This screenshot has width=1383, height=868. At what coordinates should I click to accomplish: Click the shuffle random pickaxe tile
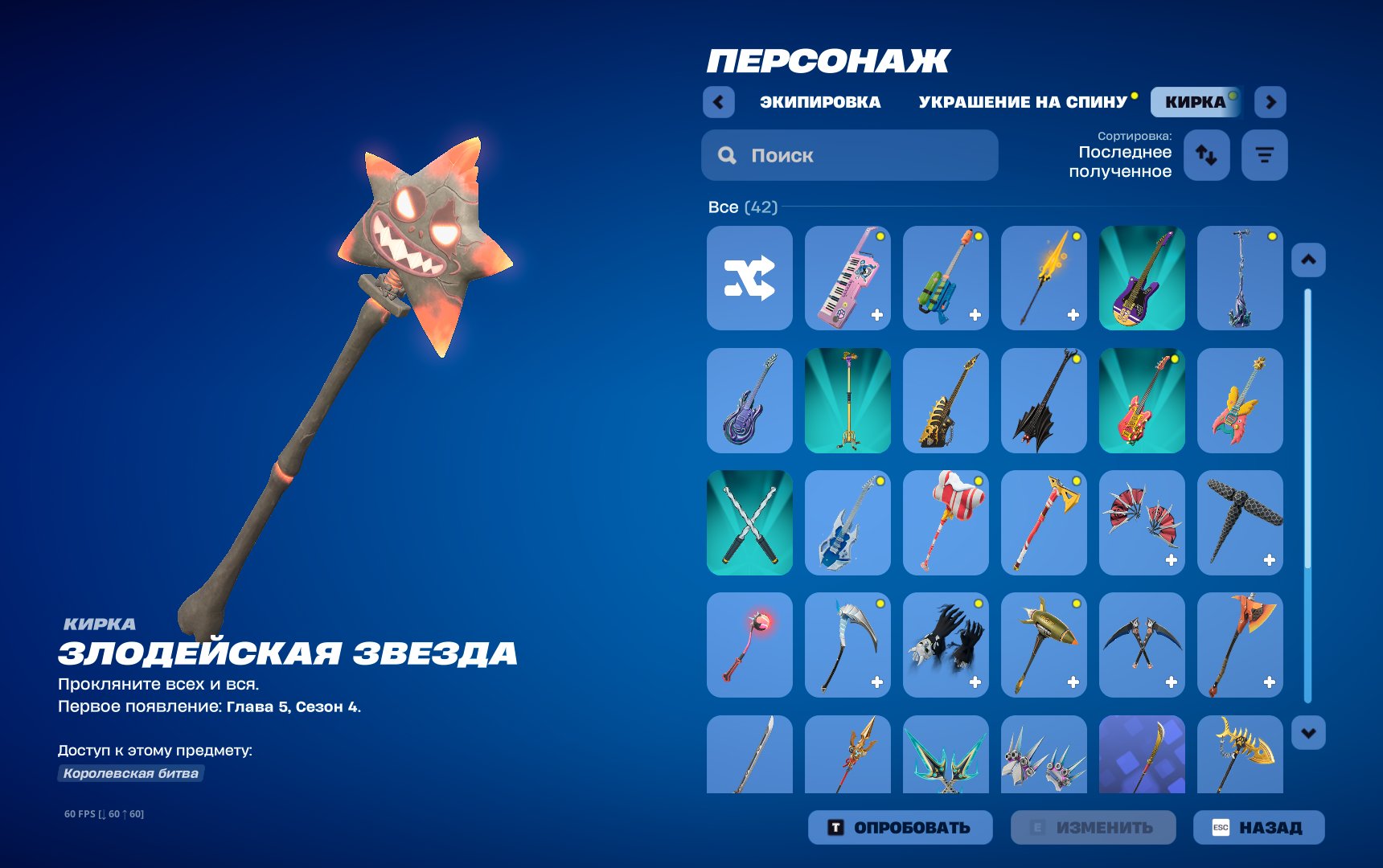point(748,278)
